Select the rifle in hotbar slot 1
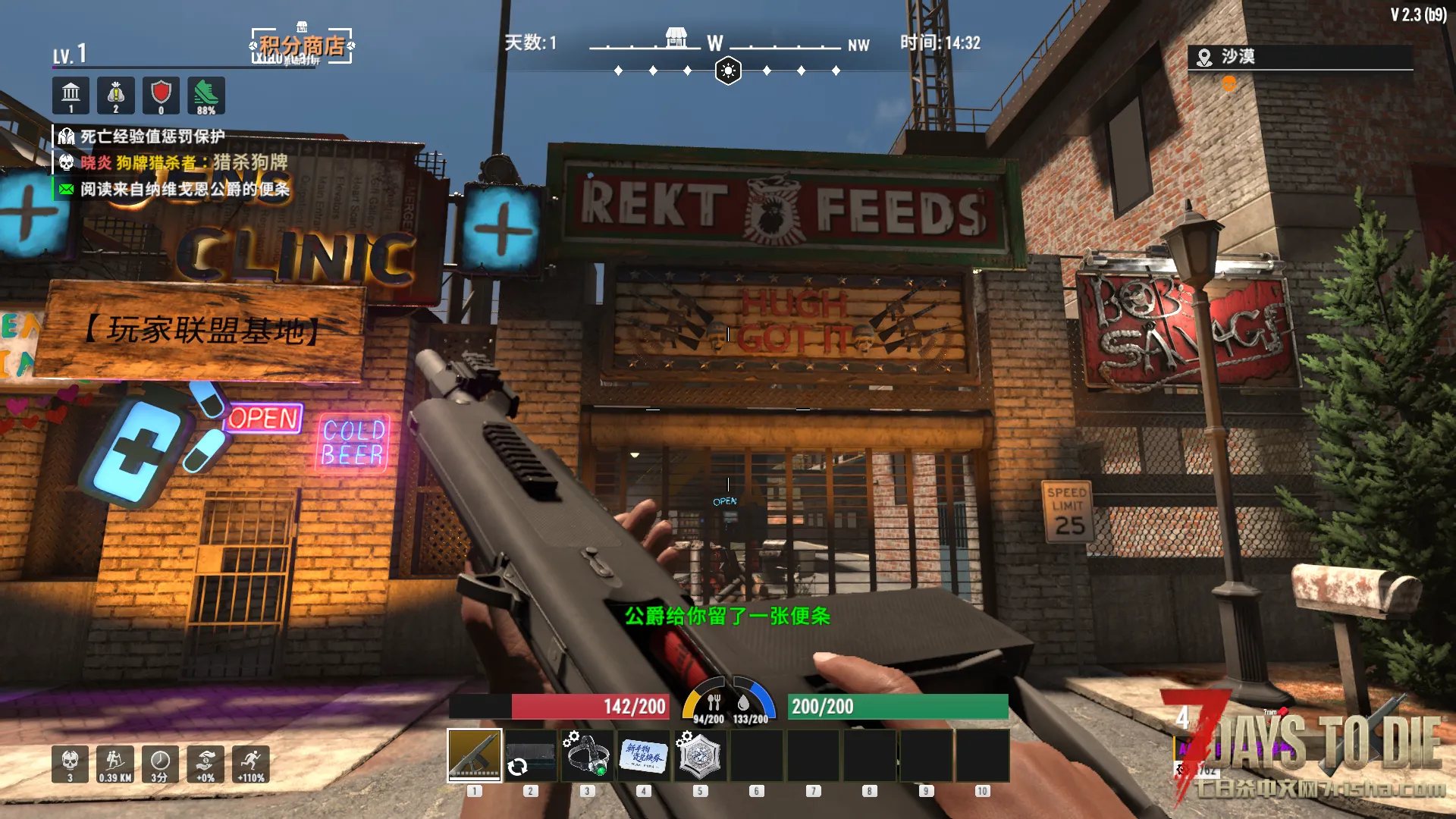 tap(475, 755)
